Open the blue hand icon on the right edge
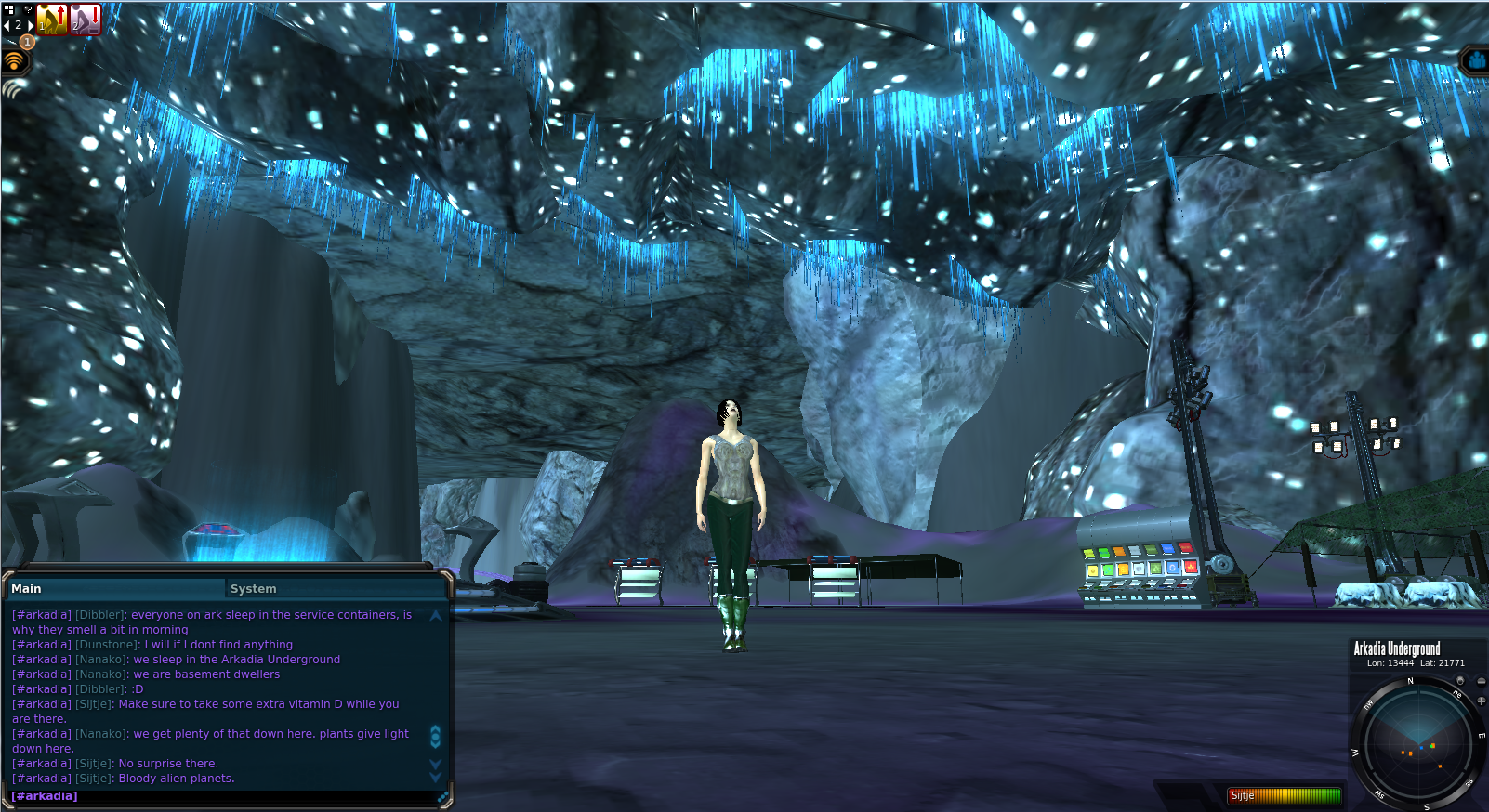The image size is (1489, 812). [x=1477, y=61]
